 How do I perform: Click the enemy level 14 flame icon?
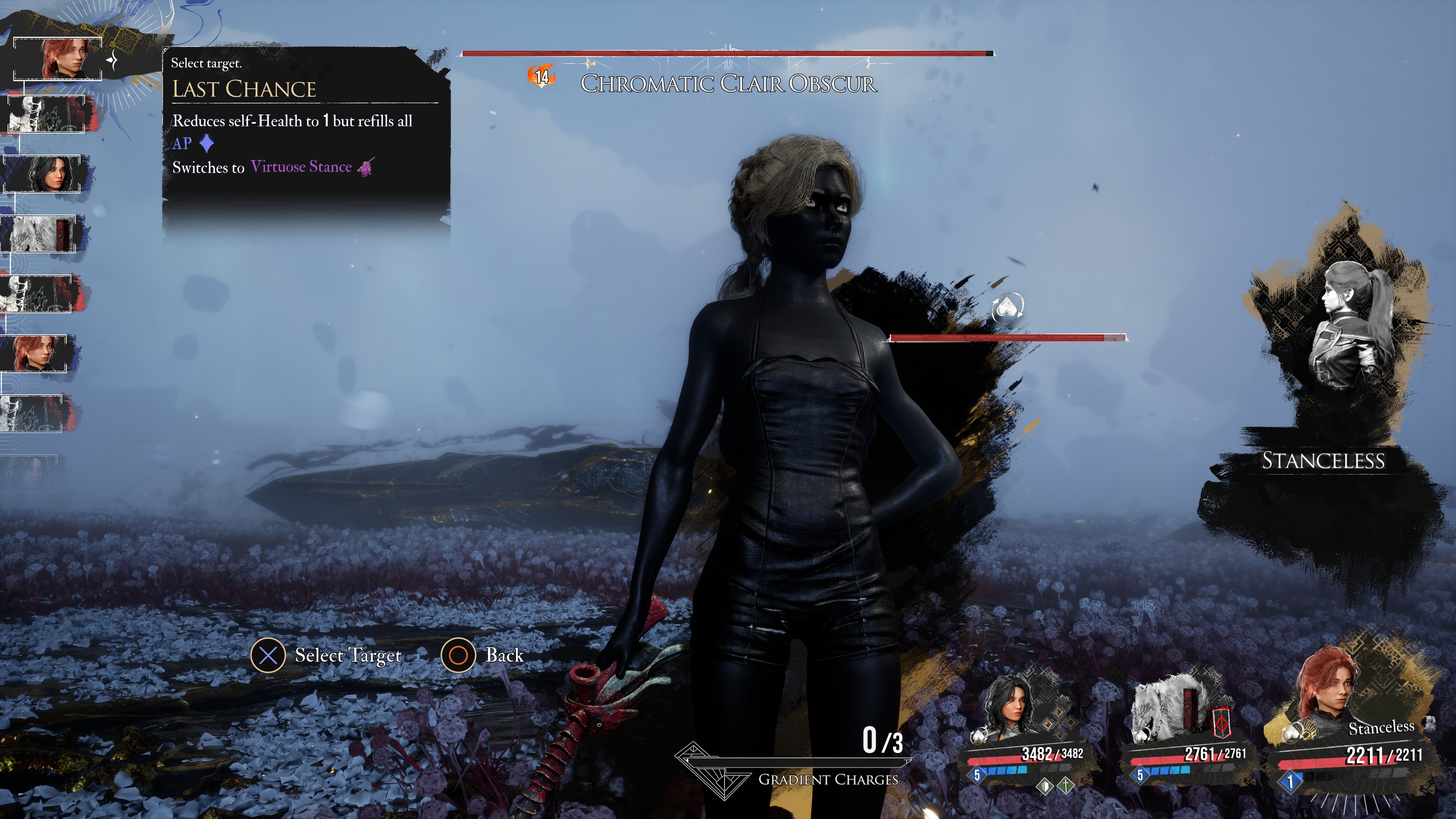pyautogui.click(x=541, y=76)
